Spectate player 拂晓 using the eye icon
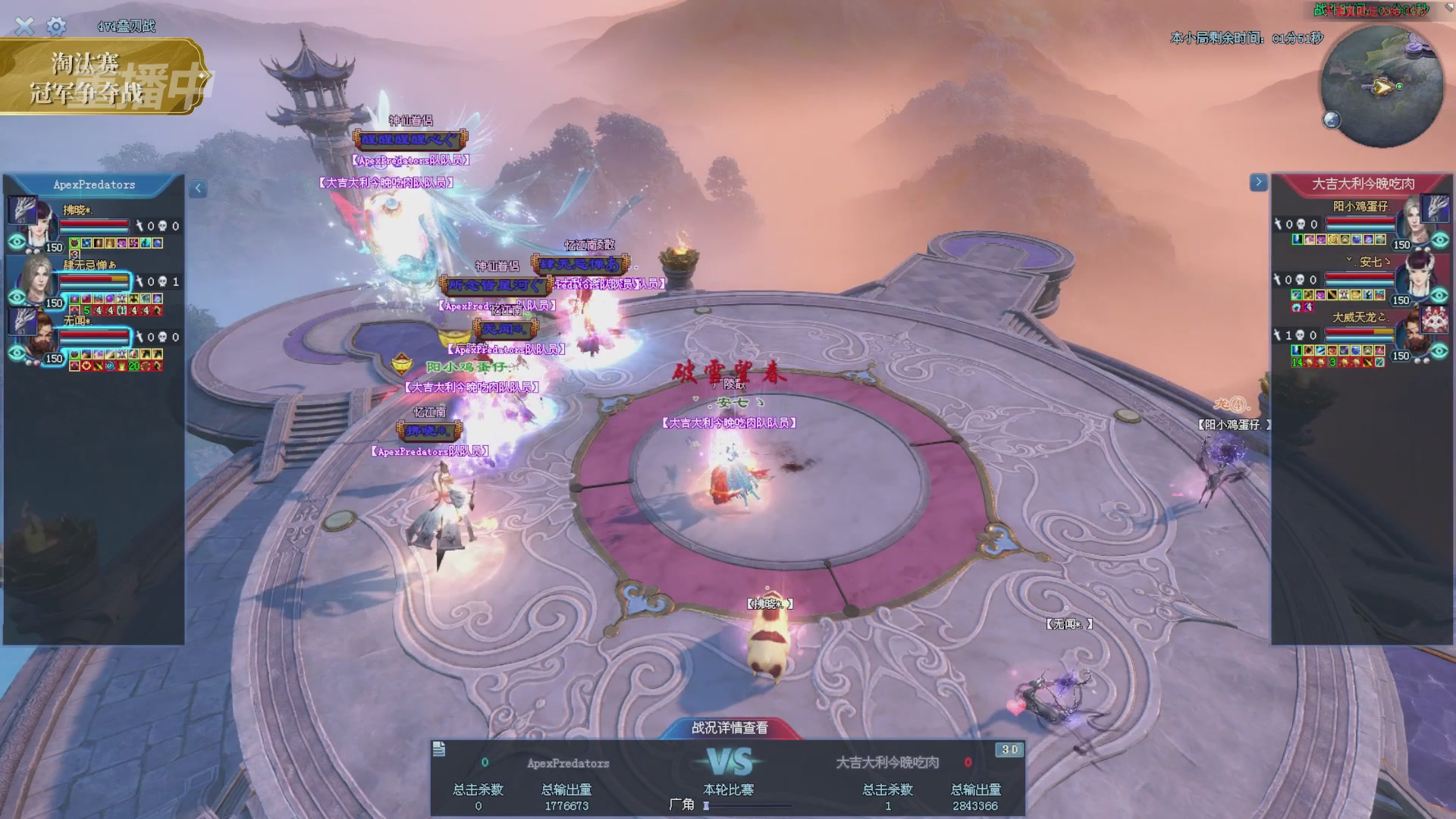 [x=17, y=242]
